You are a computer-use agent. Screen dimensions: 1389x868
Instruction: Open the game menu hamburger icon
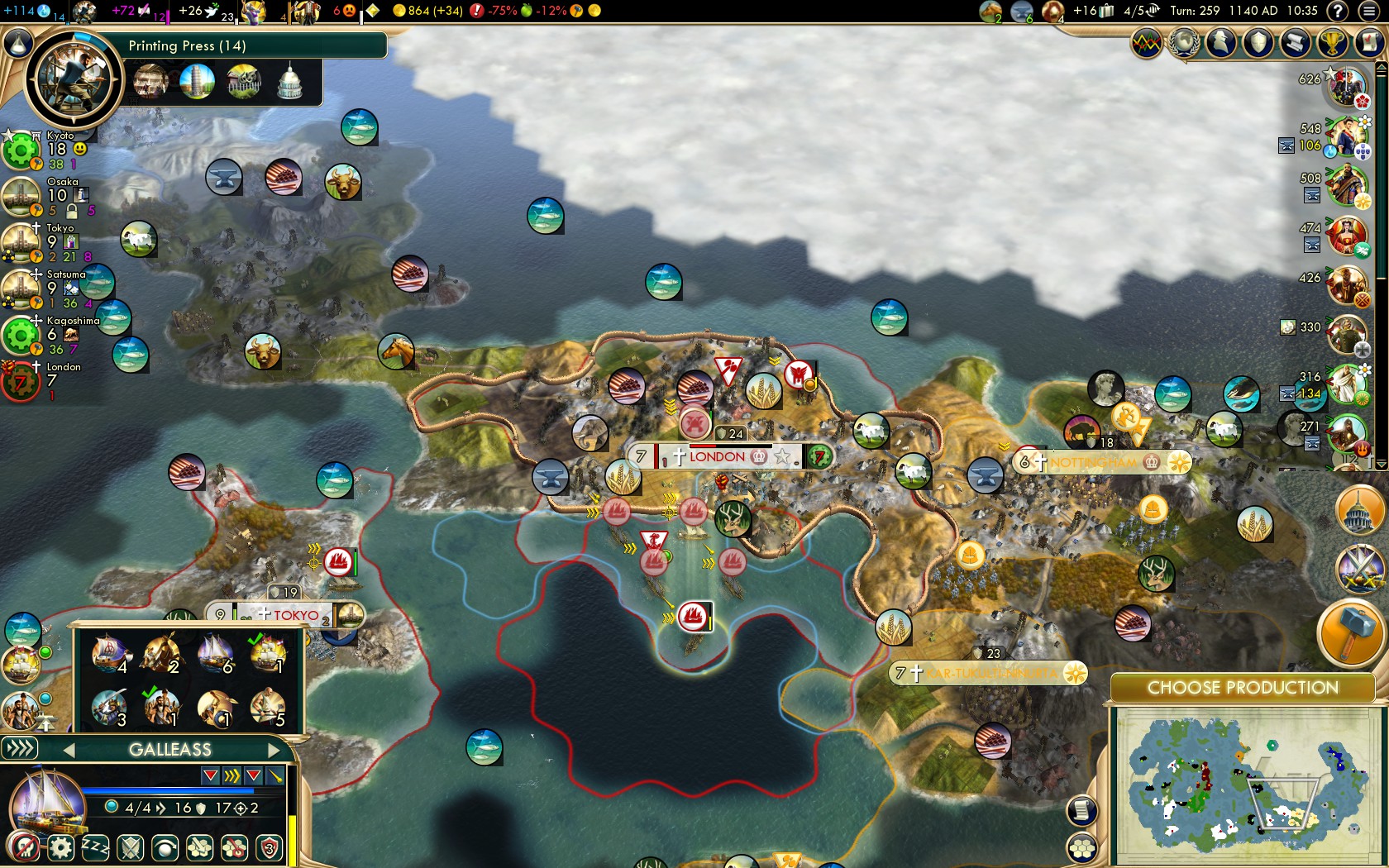pyautogui.click(x=1369, y=11)
